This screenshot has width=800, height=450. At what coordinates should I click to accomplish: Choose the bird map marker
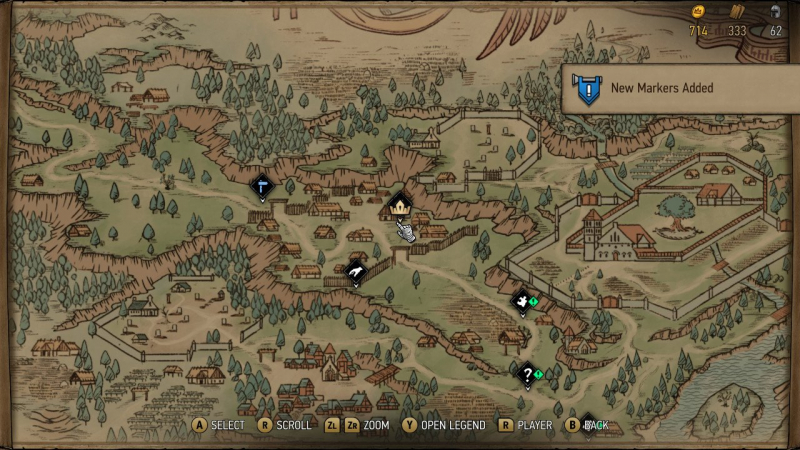356,271
